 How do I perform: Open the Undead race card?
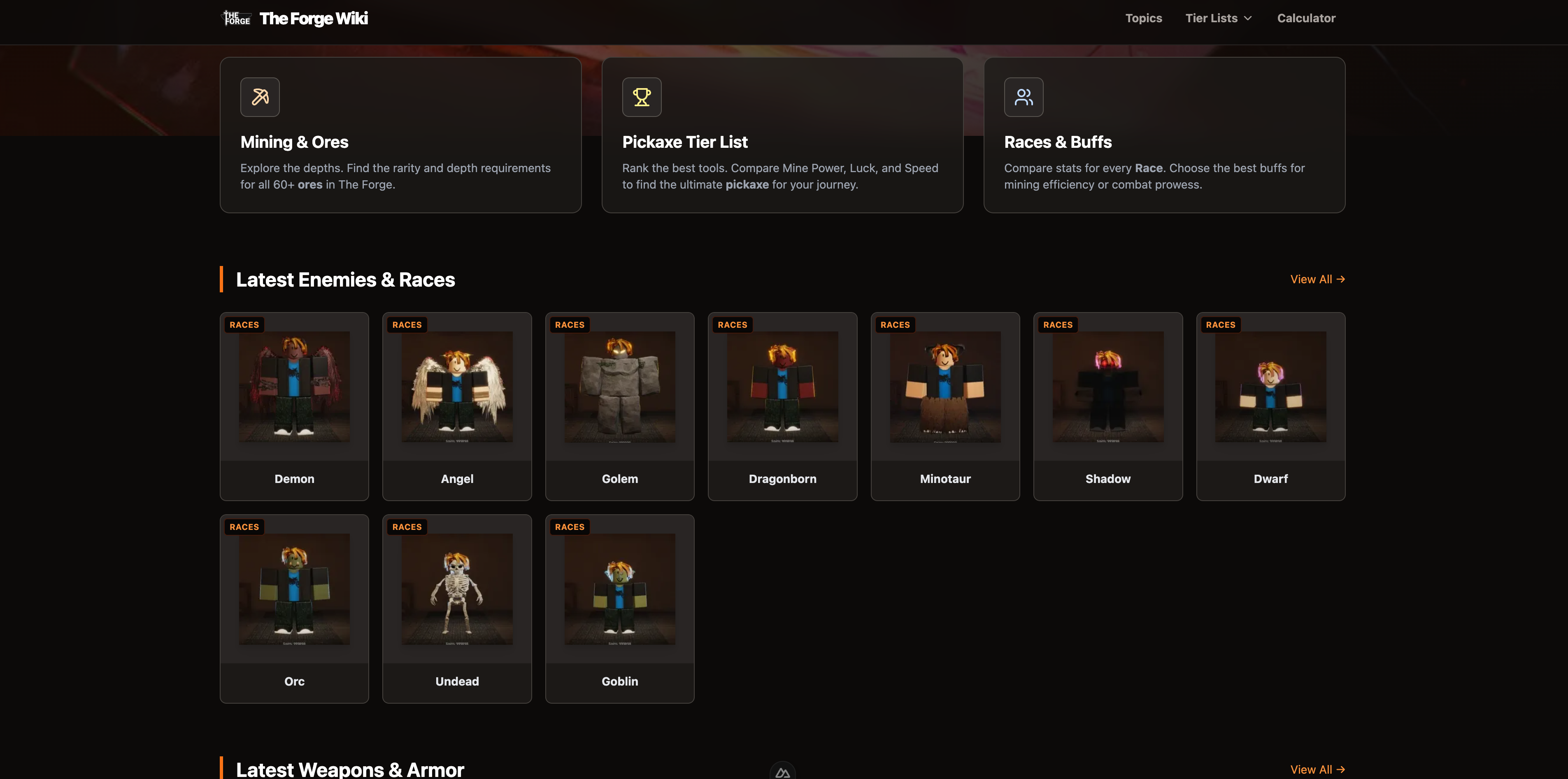pos(456,609)
